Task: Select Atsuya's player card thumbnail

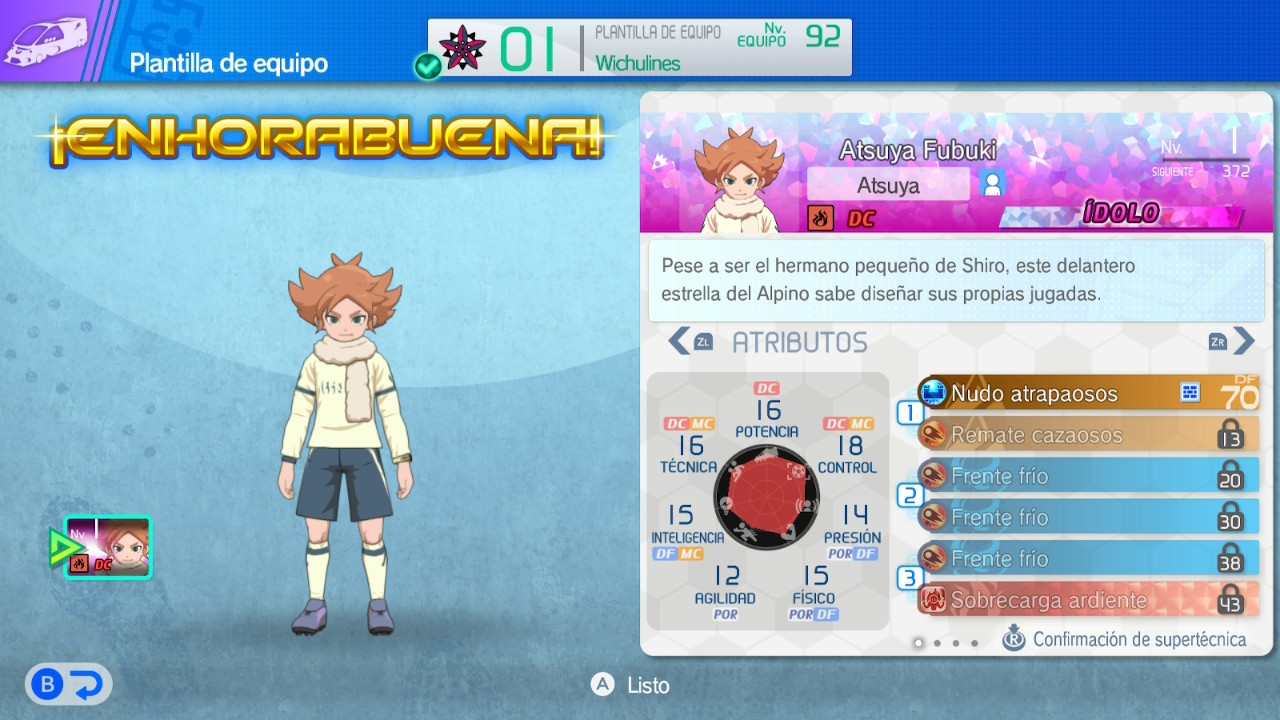Action: 108,548
